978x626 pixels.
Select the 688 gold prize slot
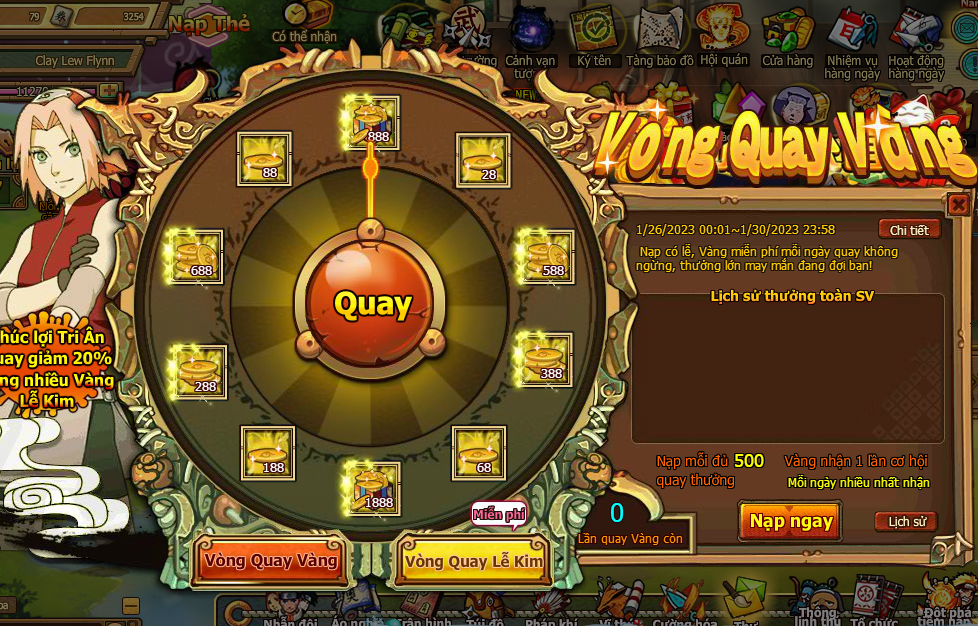[194, 257]
